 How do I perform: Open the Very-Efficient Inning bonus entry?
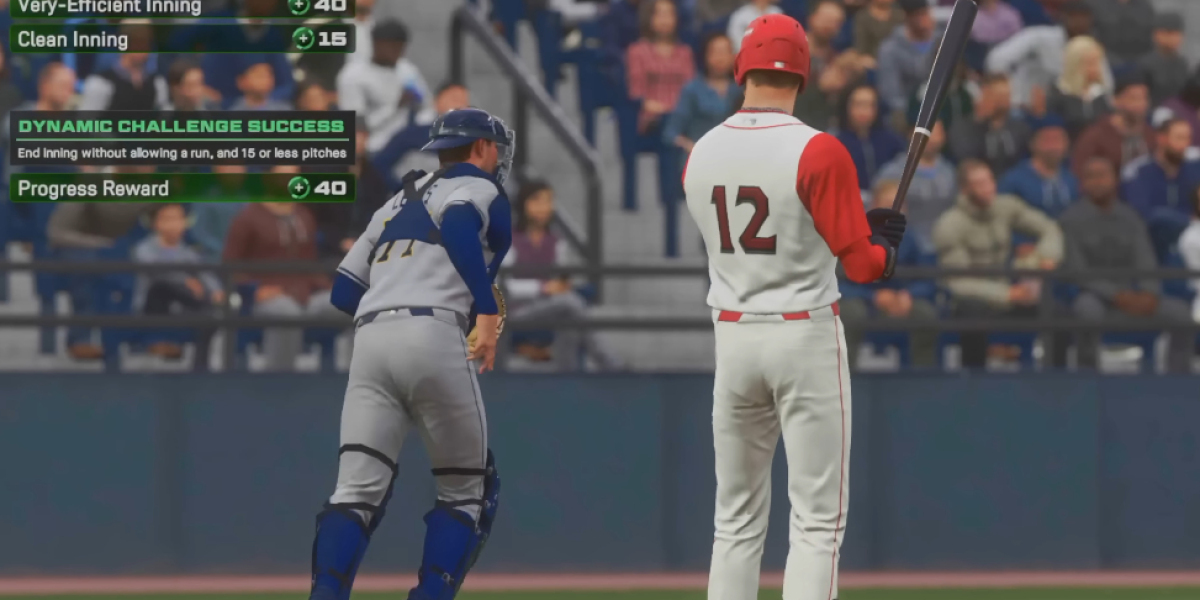(x=182, y=7)
